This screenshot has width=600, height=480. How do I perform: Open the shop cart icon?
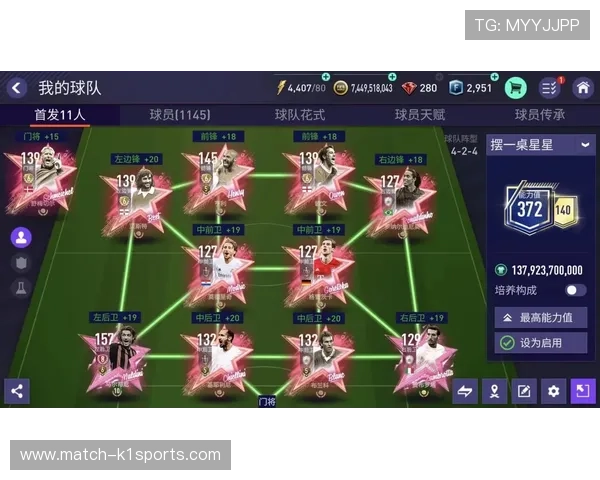516,88
